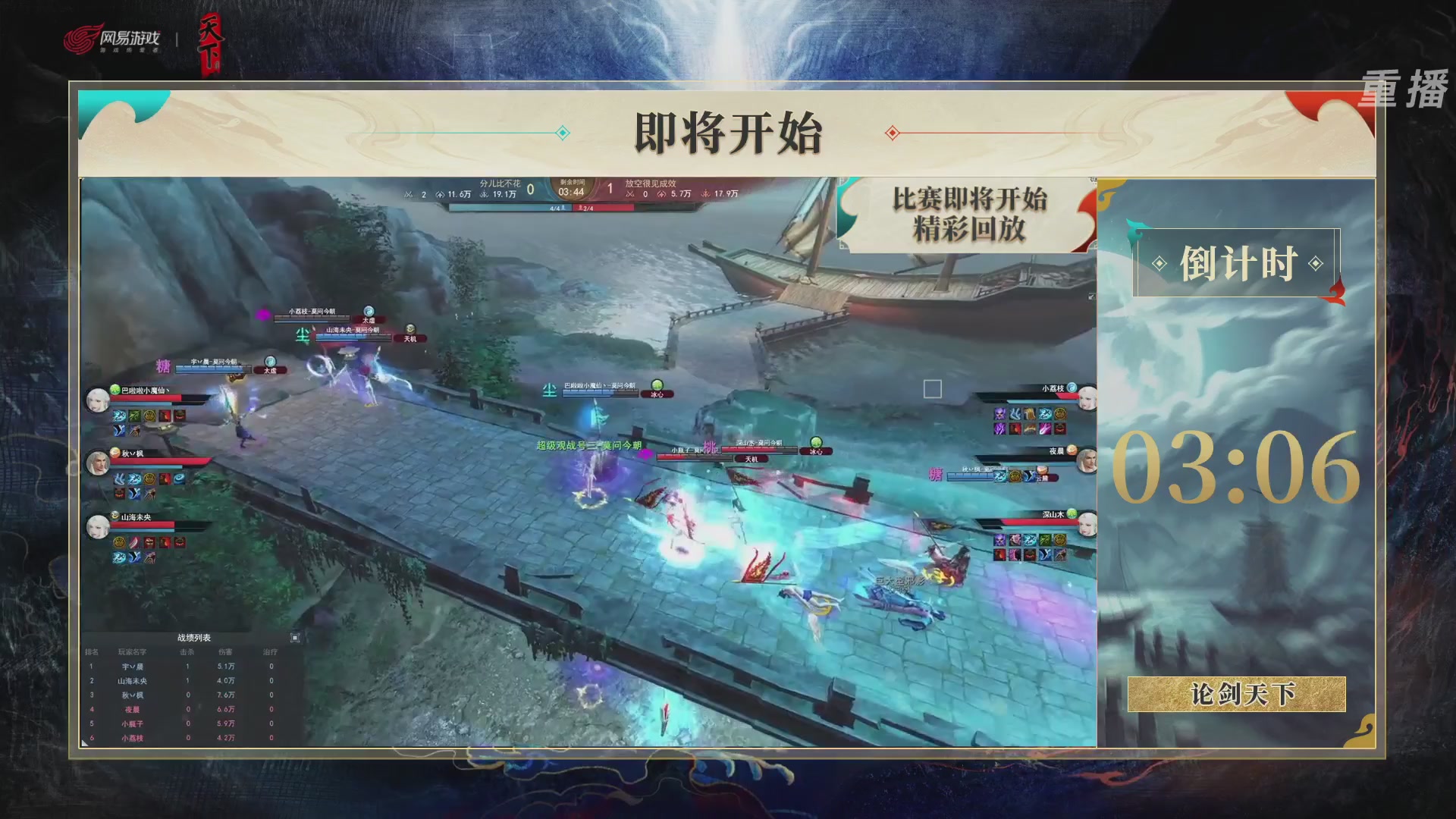Click a skill icon under 山海未央's left-side portrait

click(x=118, y=541)
